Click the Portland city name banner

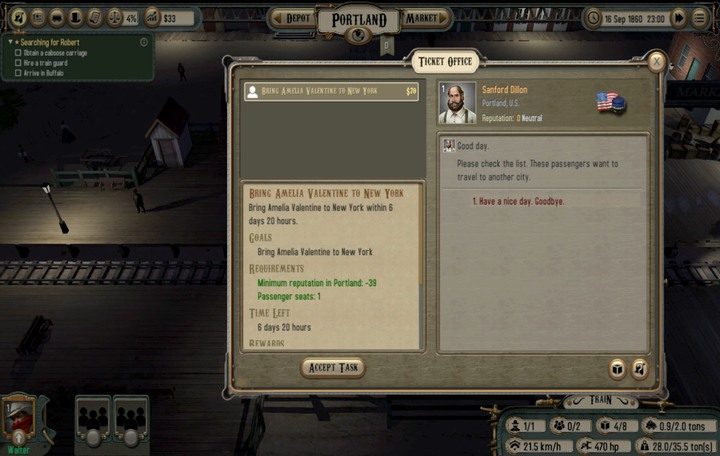358,20
